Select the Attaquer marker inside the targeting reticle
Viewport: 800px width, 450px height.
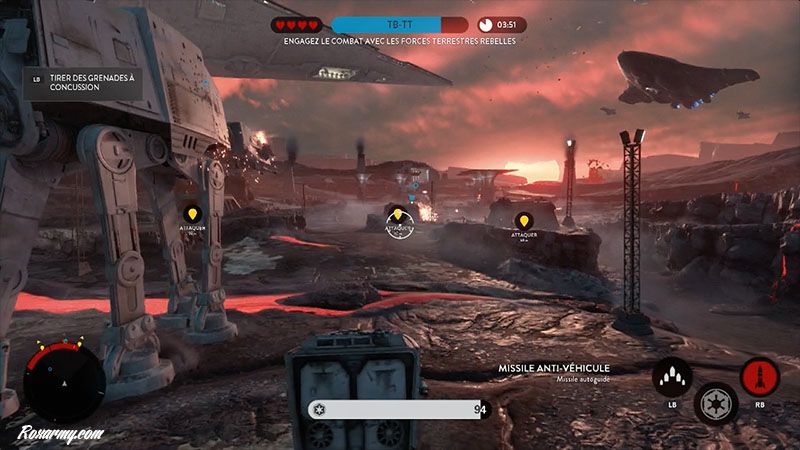coord(398,218)
